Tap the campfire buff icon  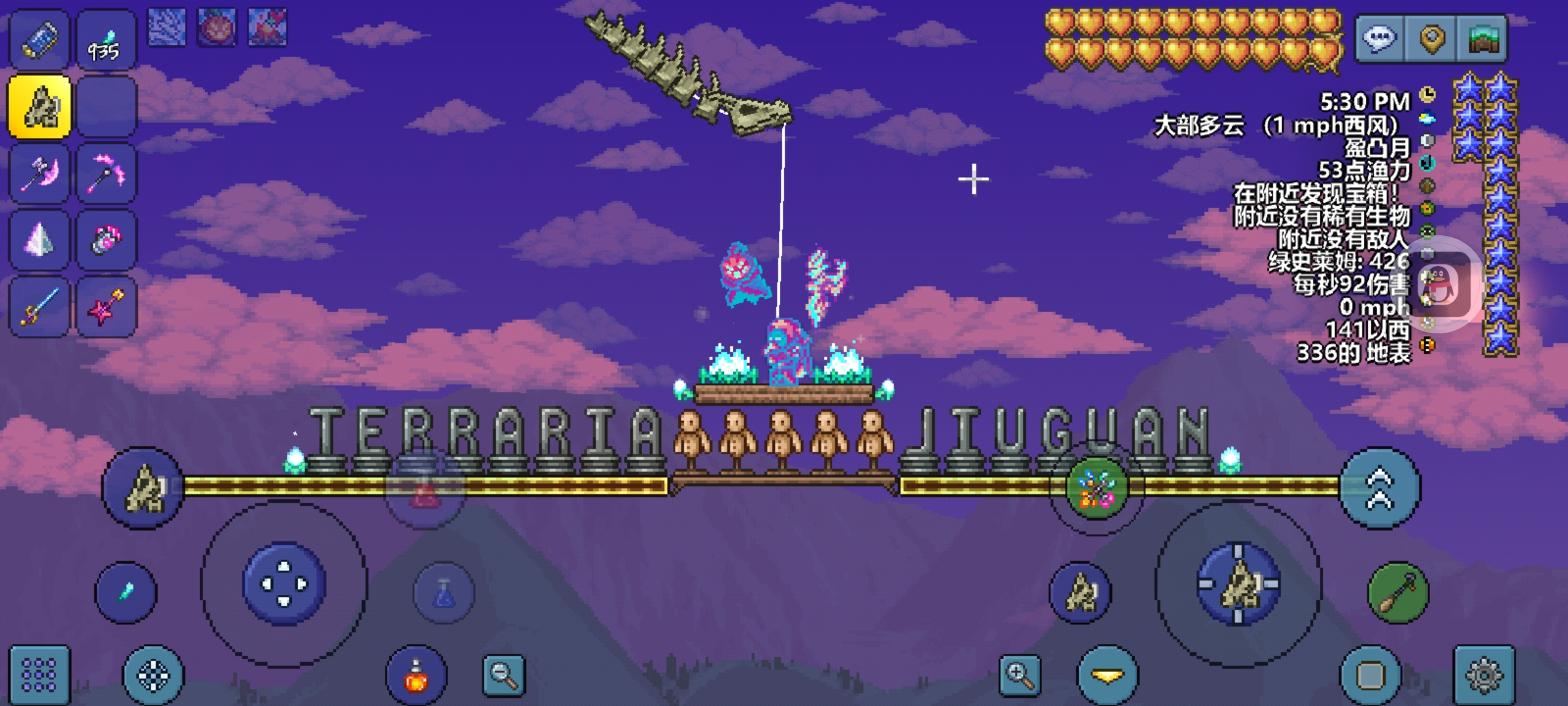(267, 27)
